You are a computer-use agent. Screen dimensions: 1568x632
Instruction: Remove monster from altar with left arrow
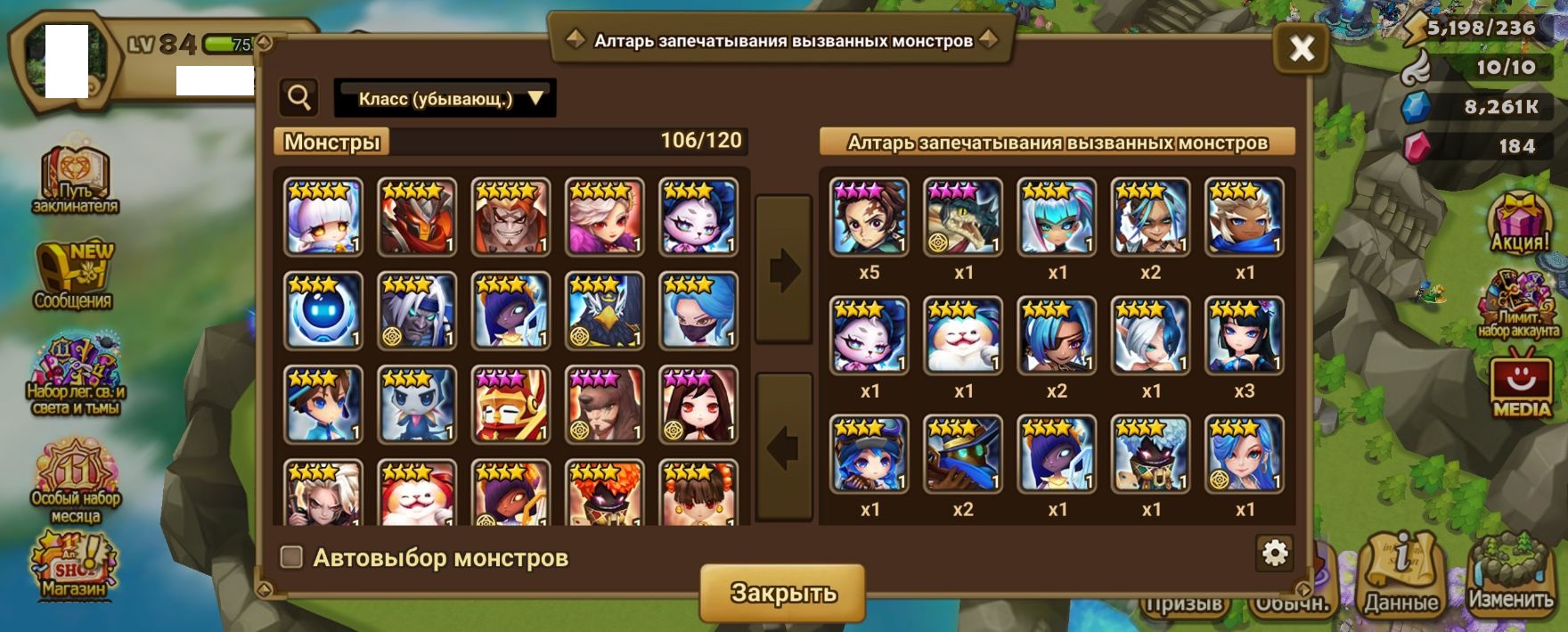click(x=783, y=447)
